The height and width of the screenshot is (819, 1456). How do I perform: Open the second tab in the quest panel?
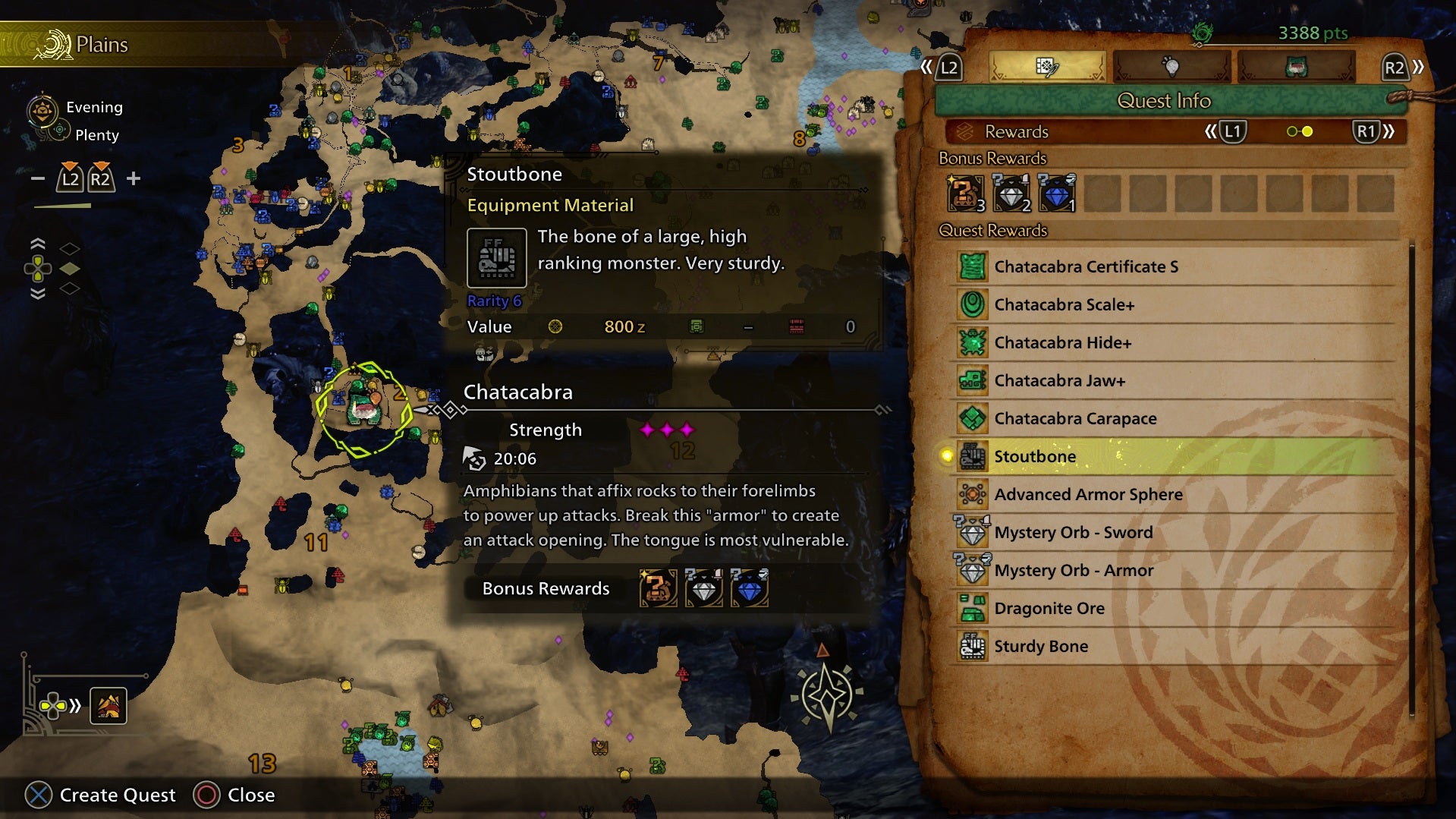(x=1171, y=68)
